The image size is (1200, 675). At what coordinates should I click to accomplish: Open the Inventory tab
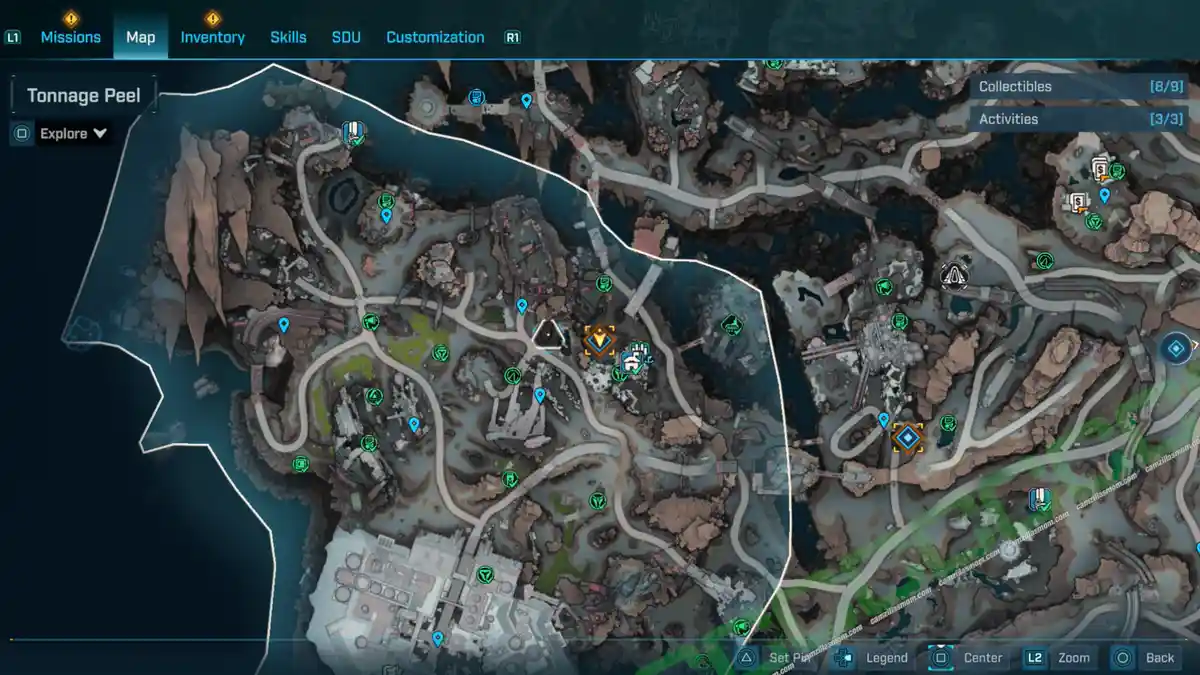click(212, 37)
